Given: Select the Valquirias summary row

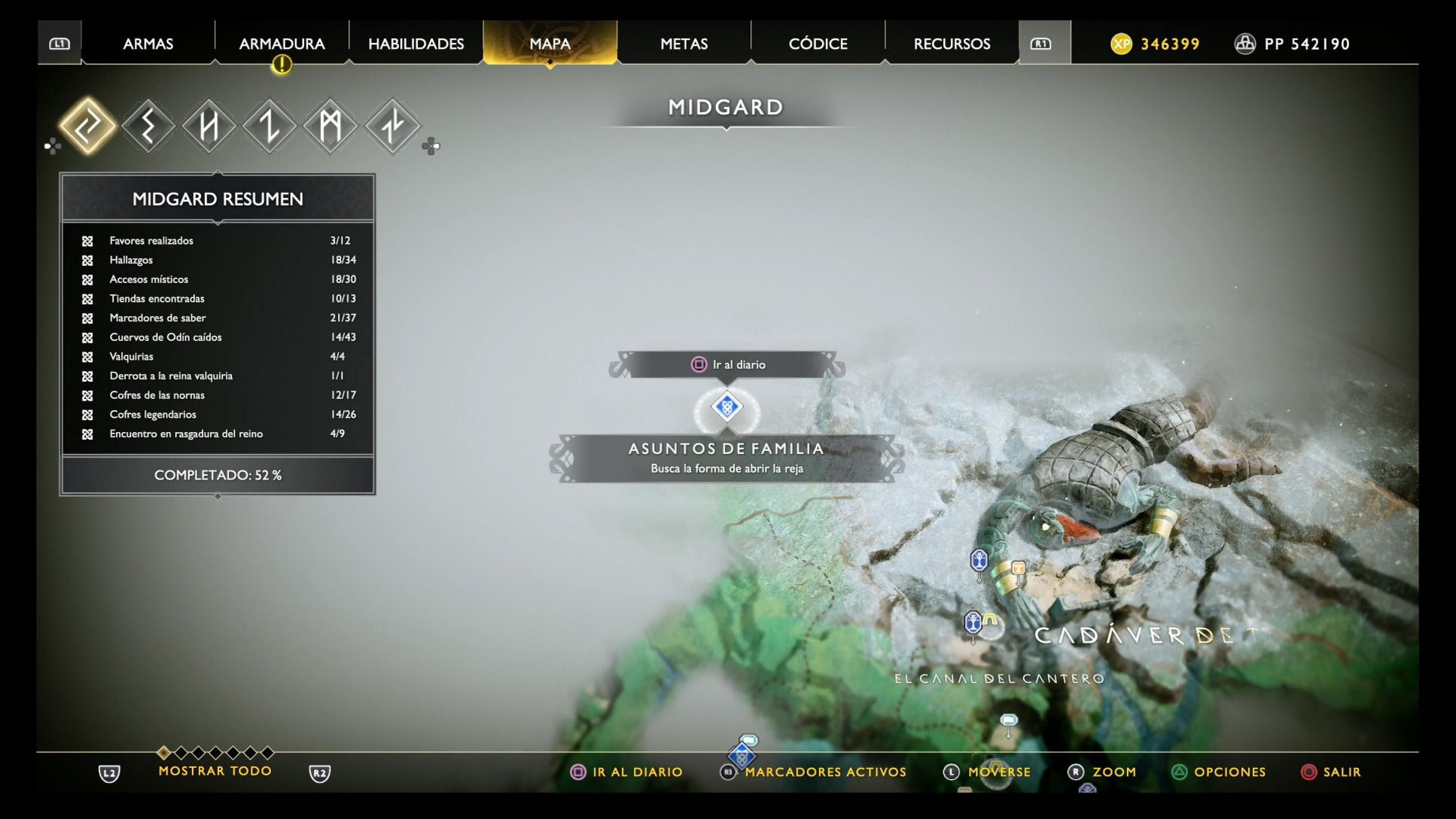Looking at the screenshot, I should point(218,357).
